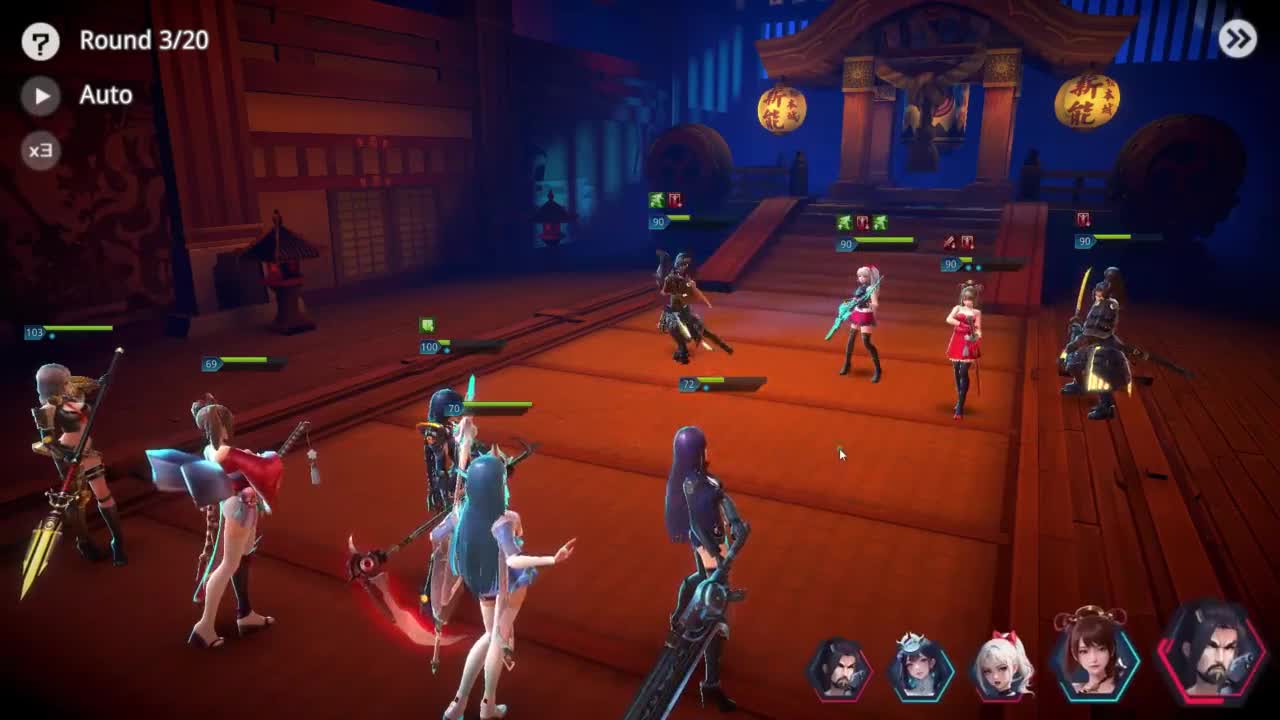Change the x3 battle speed
The image size is (1280, 720).
[41, 150]
